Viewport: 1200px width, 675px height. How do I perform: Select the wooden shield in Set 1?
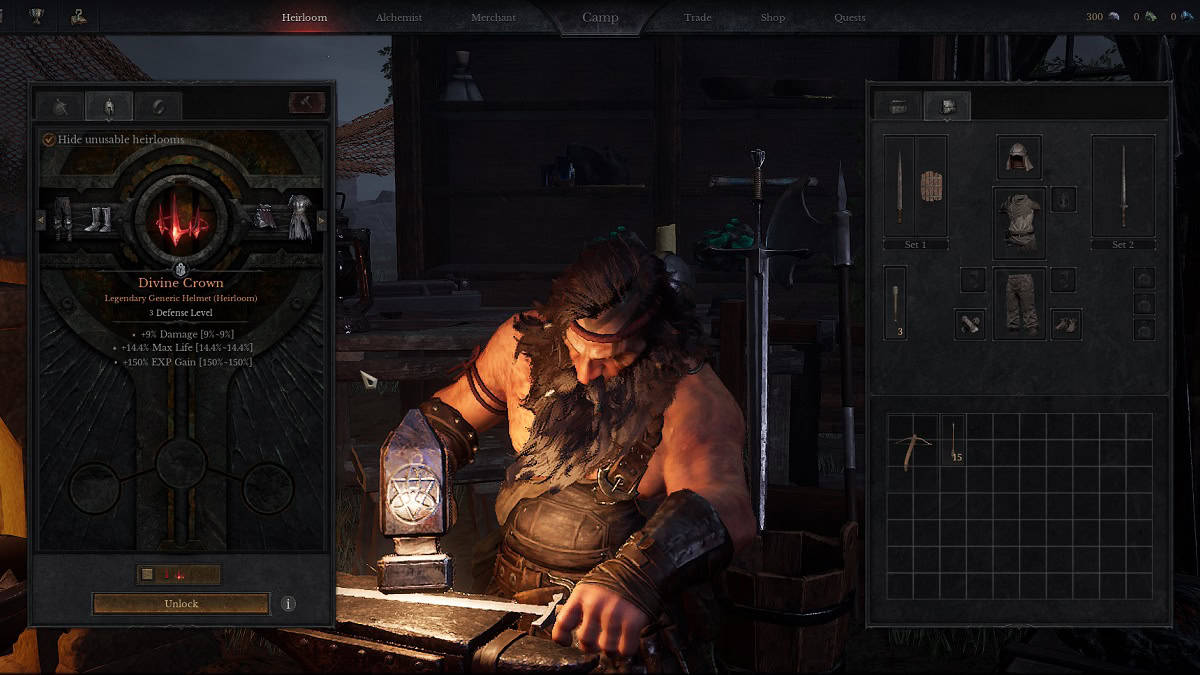tap(931, 186)
